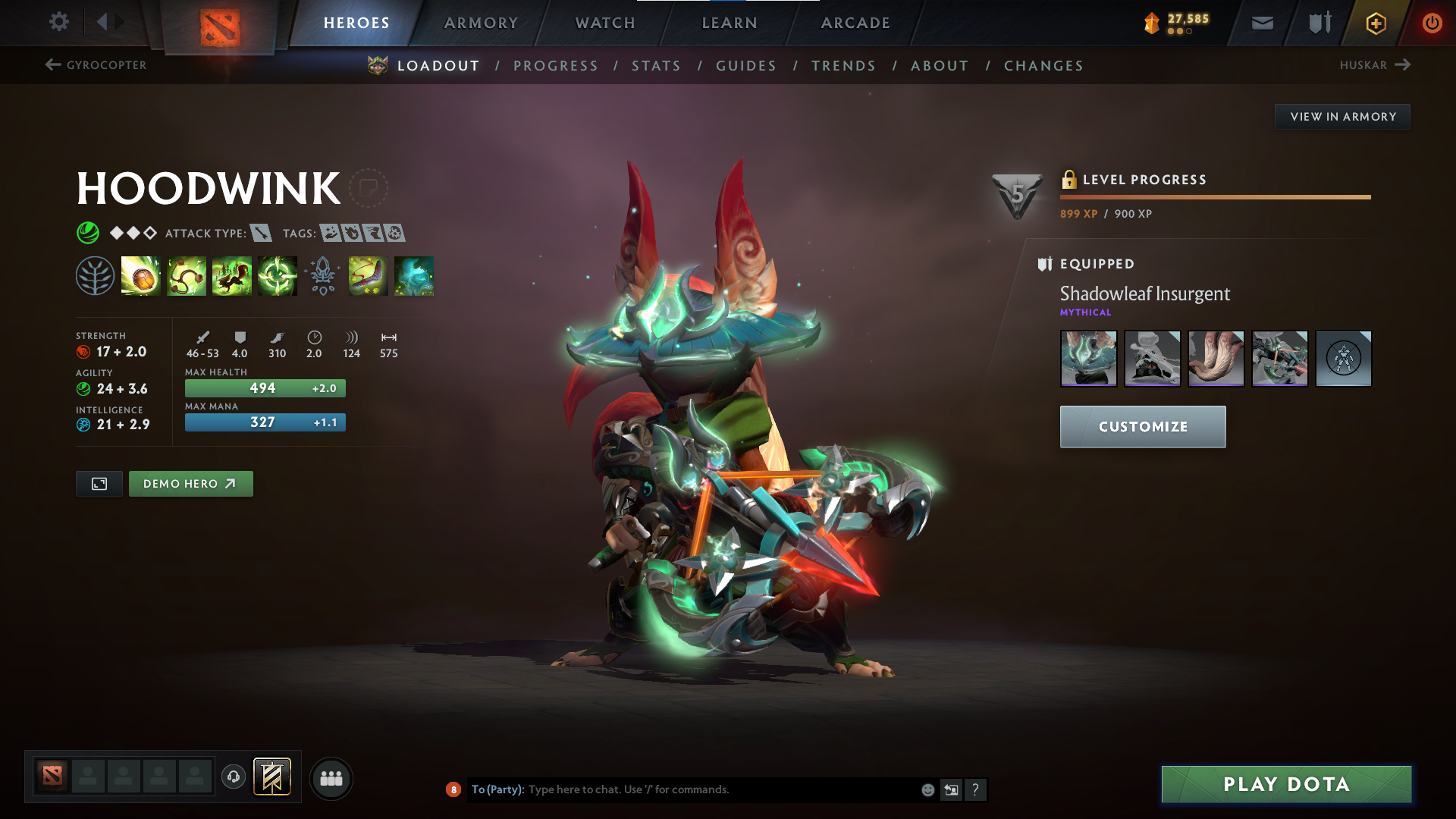This screenshot has height=819, width=1456.
Task: Switch to the Stats tab
Action: tap(656, 65)
